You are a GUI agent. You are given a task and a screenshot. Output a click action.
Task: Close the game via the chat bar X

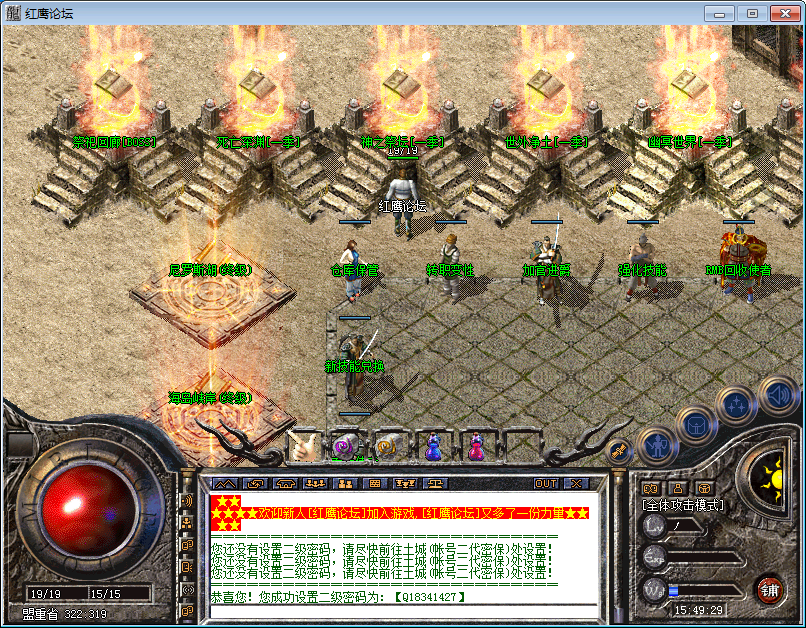(x=578, y=483)
